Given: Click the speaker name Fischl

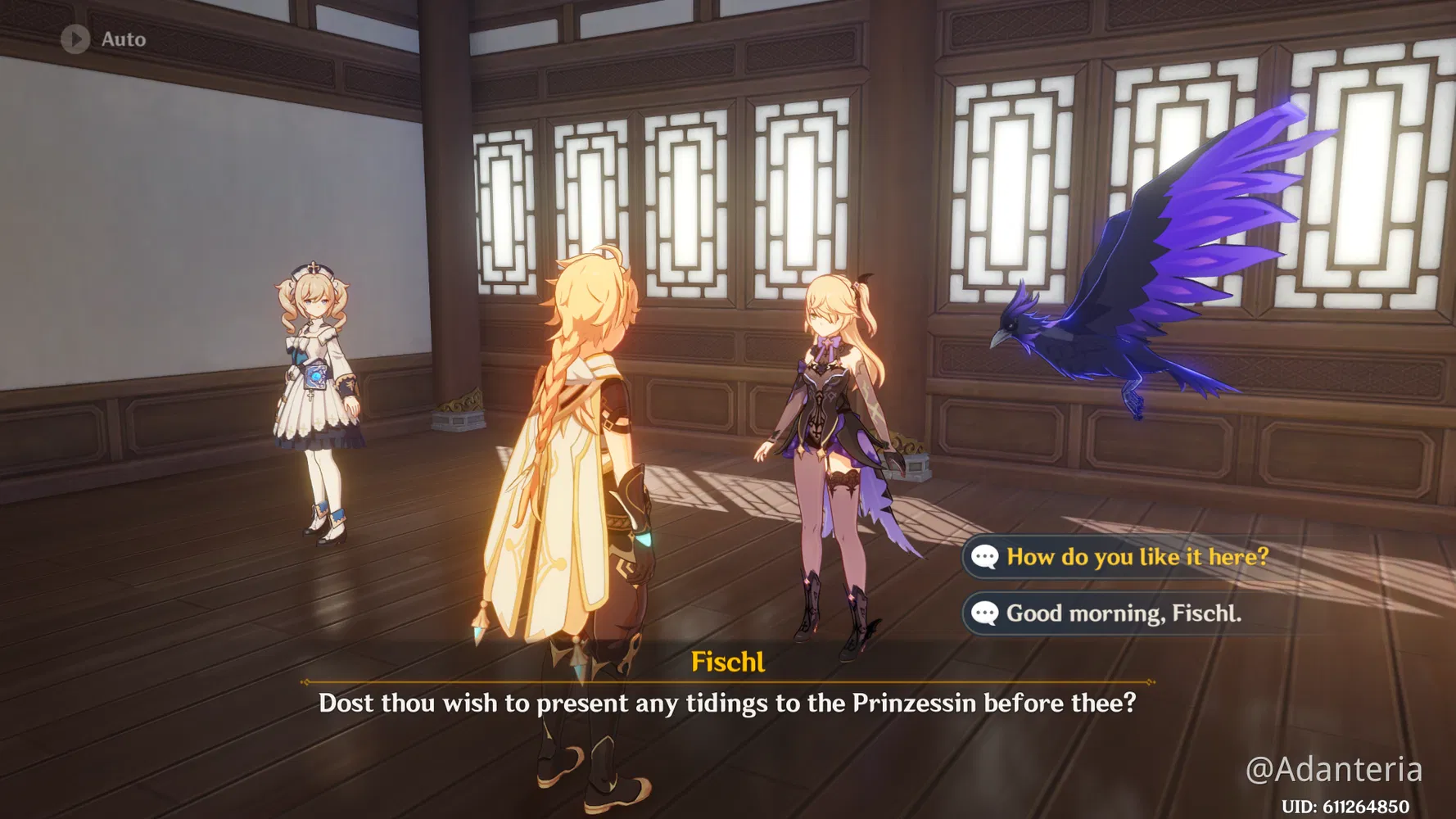Looking at the screenshot, I should [x=727, y=662].
